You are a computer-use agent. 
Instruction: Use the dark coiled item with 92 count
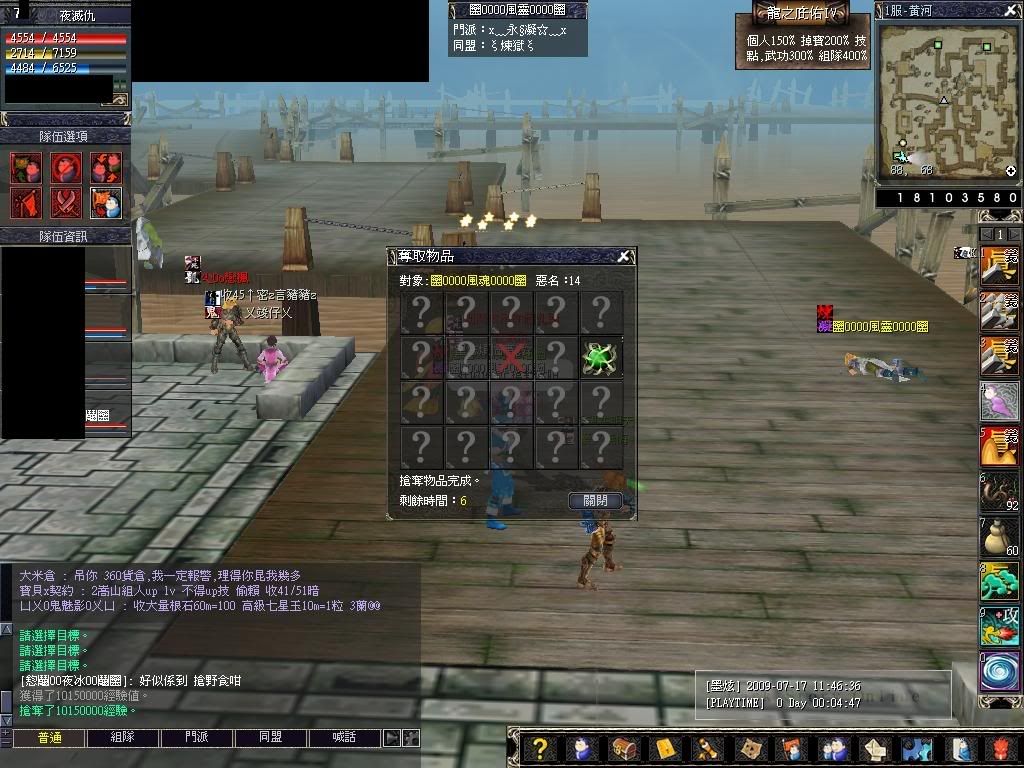tap(998, 492)
